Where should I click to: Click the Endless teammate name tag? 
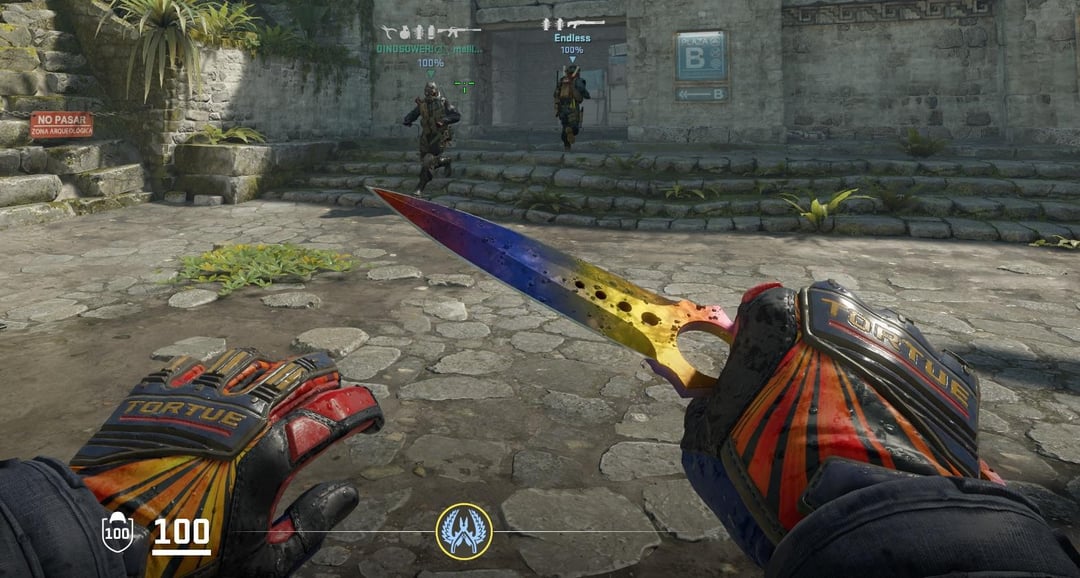pos(572,38)
